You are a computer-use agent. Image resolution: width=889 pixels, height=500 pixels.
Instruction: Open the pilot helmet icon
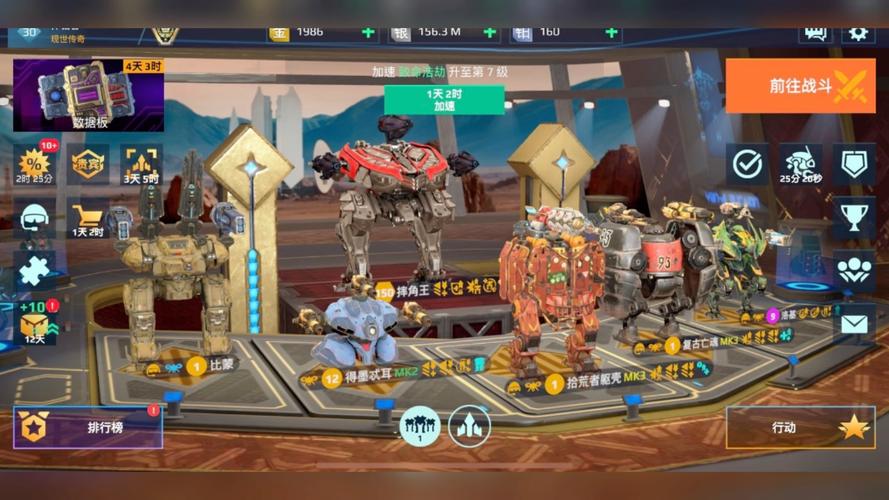tap(35, 217)
